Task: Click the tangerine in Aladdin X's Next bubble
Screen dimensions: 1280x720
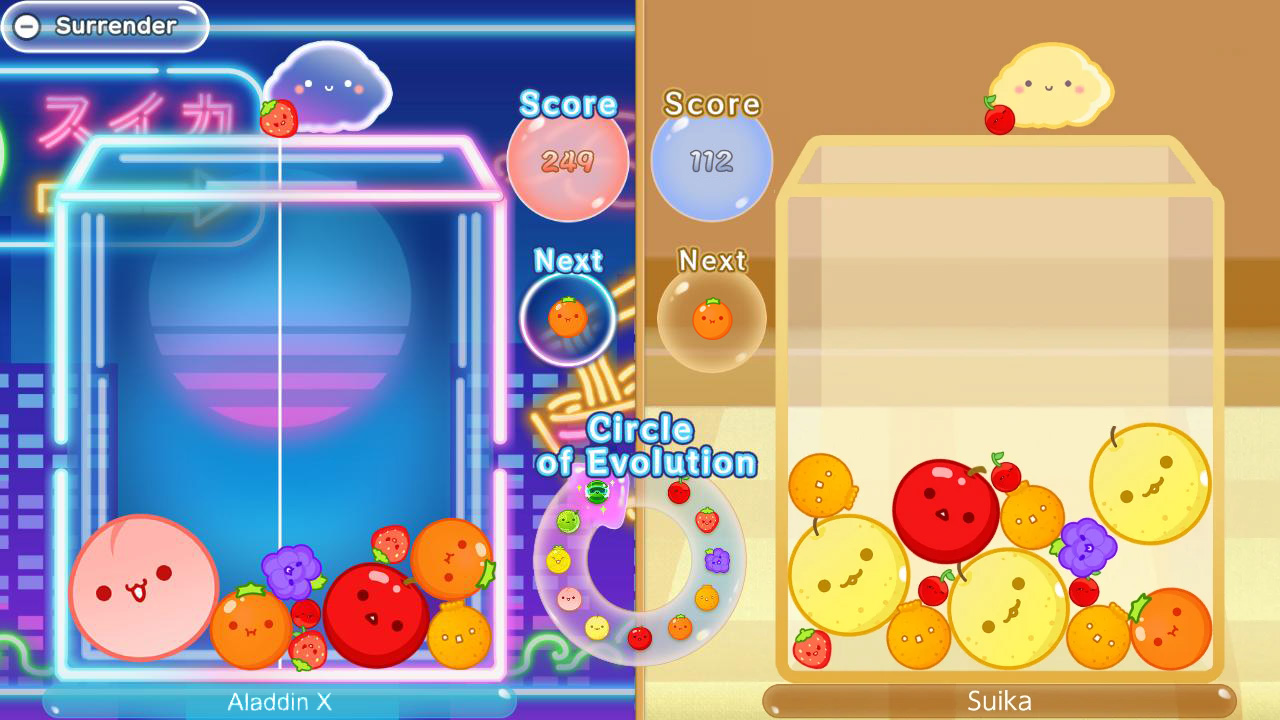Action: (x=567, y=316)
